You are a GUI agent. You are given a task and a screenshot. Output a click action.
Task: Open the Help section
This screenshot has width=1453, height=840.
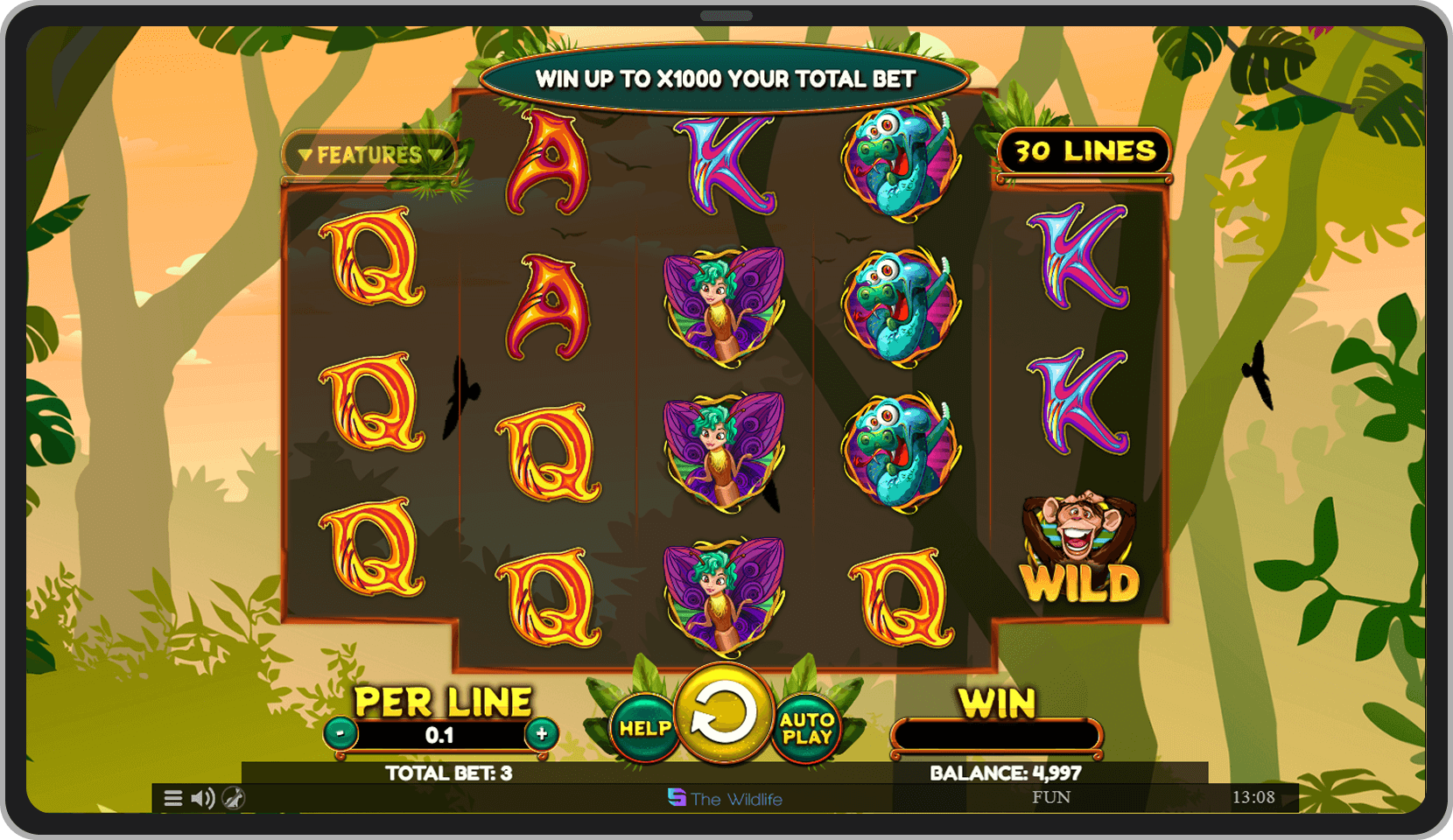tap(643, 729)
